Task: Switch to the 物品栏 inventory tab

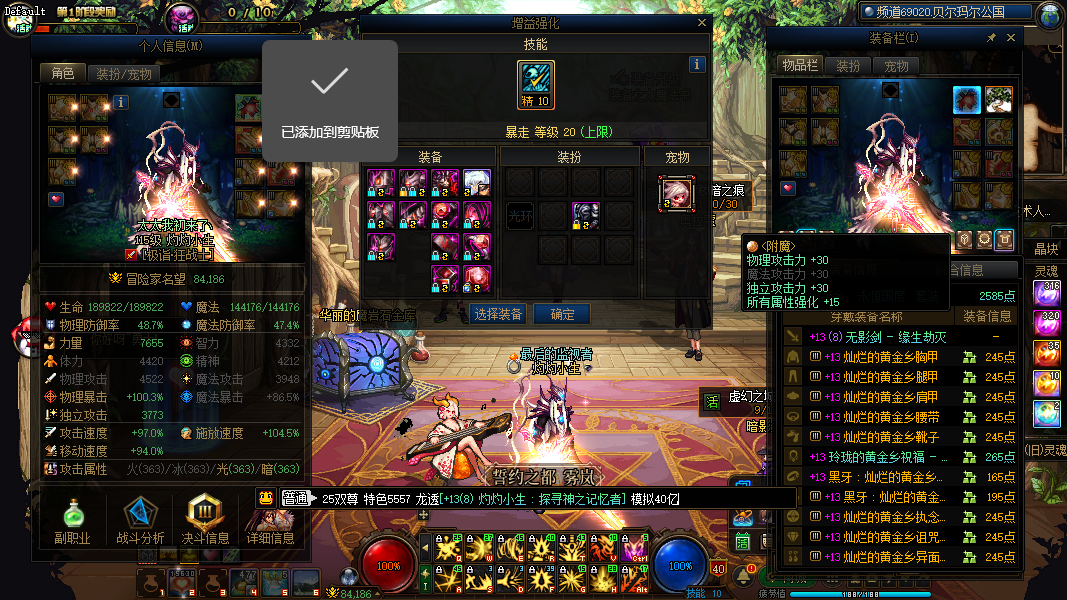Action: [x=800, y=66]
